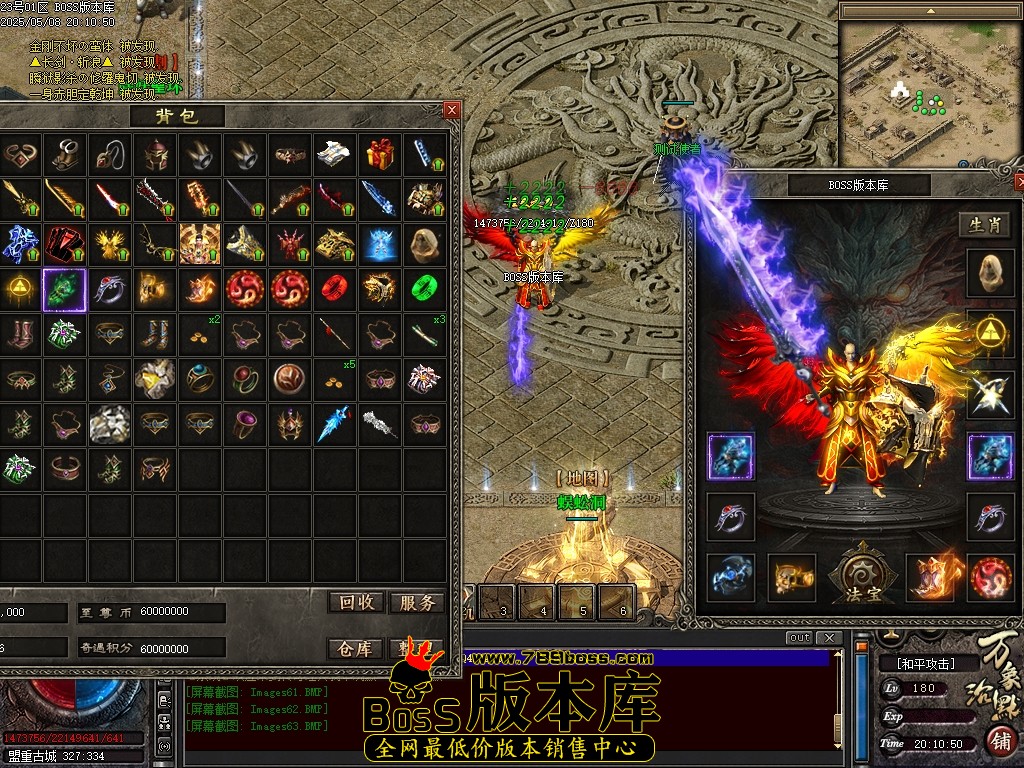
Task: Select the x5 gold coins stack
Action: [x=333, y=381]
